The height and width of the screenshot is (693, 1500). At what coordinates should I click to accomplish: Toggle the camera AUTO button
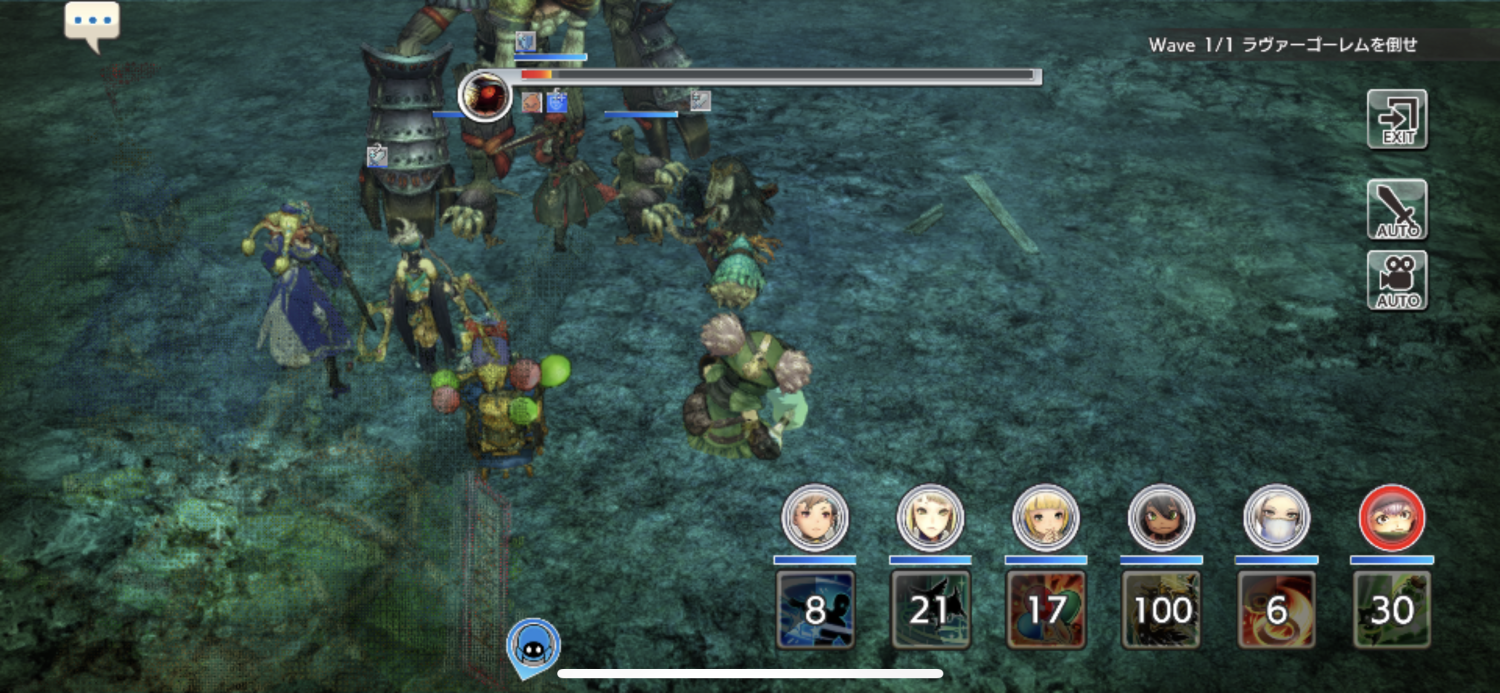tap(1397, 281)
